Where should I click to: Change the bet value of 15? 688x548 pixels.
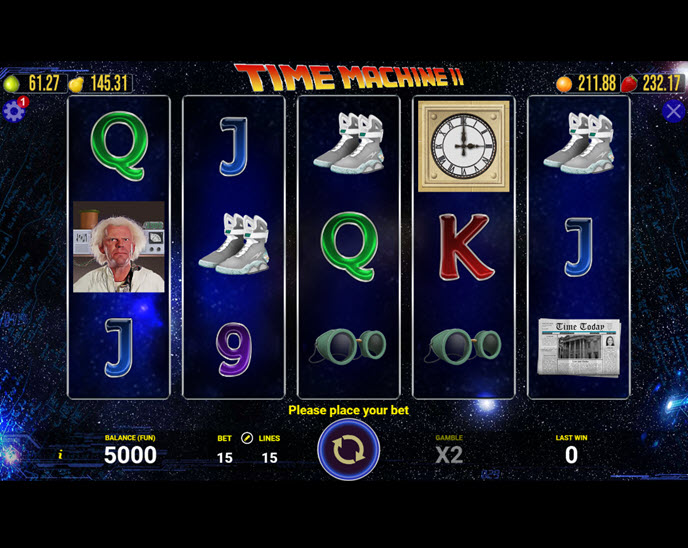(224, 458)
